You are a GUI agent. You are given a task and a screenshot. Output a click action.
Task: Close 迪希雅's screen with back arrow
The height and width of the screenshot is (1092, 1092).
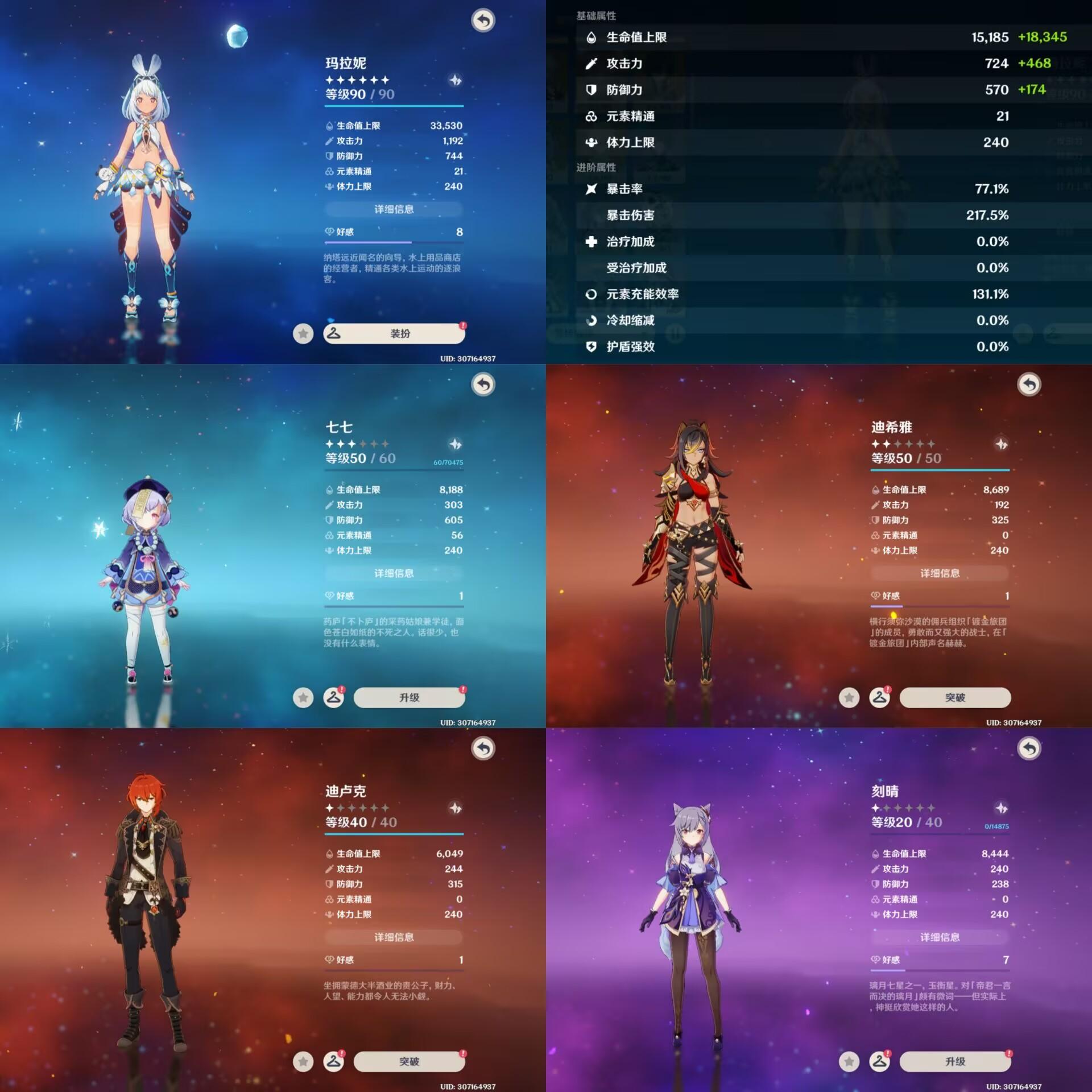pyautogui.click(x=1029, y=384)
